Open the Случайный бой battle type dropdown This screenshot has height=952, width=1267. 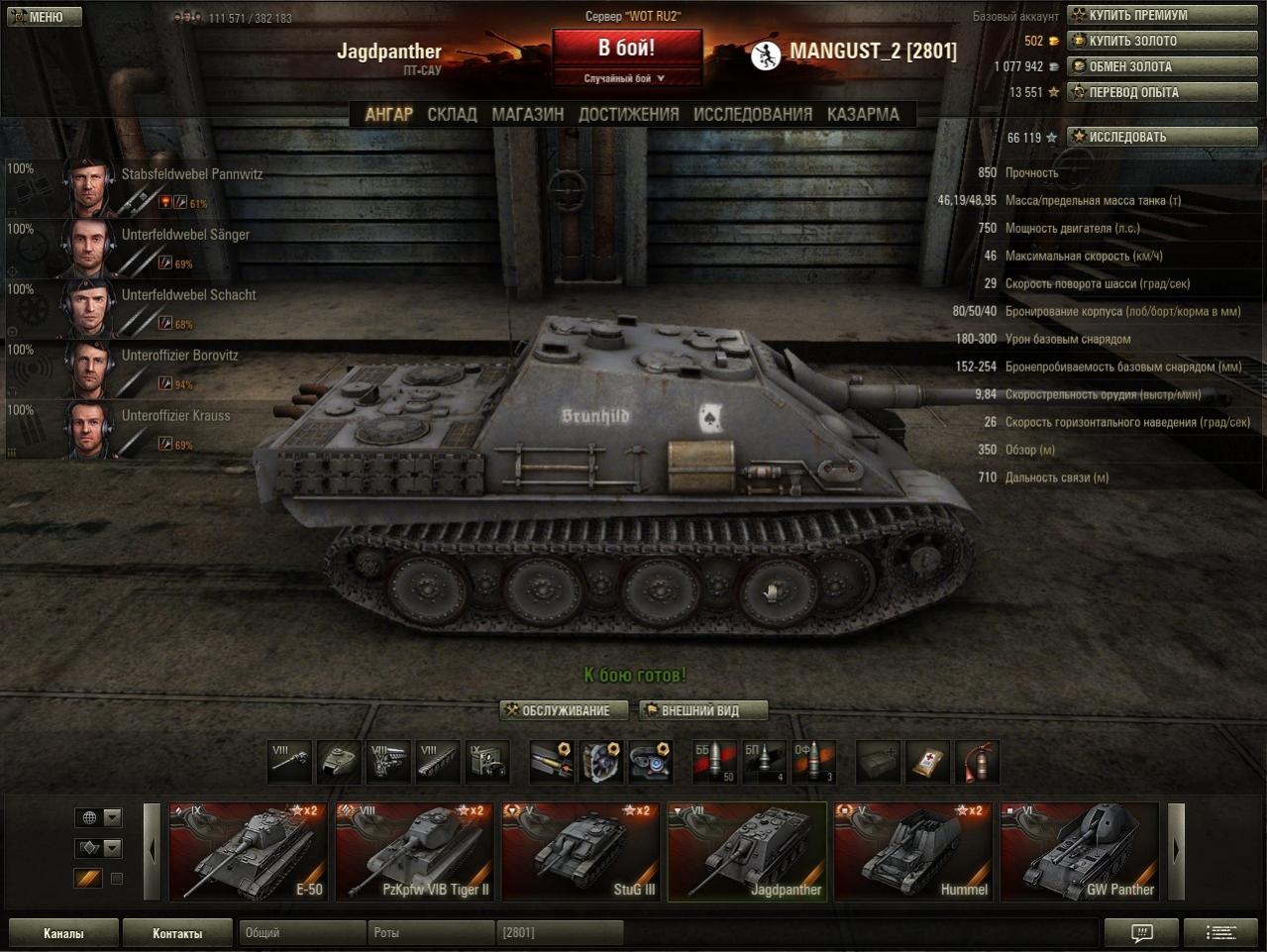pos(626,78)
